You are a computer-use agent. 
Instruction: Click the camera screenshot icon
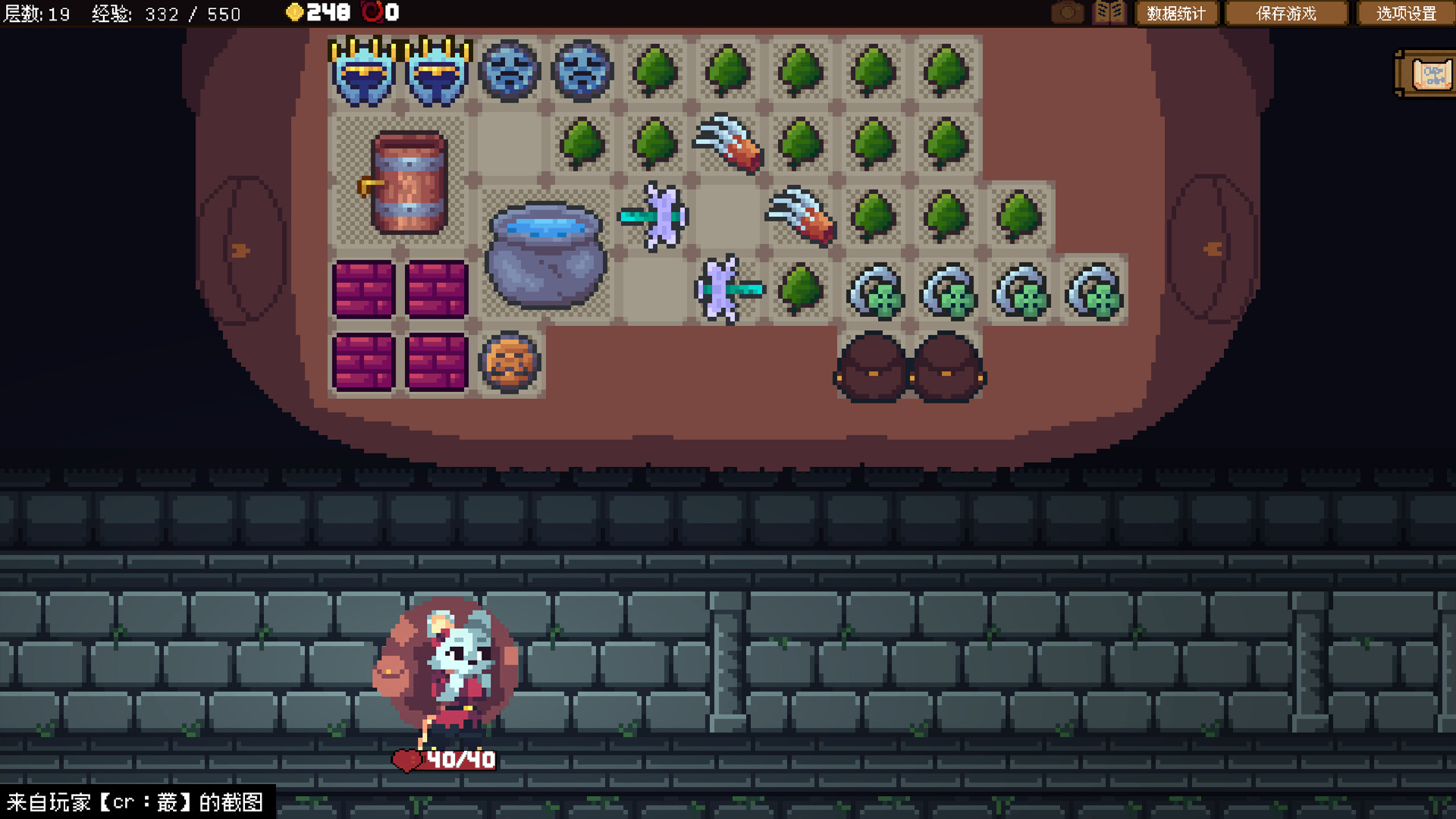click(1067, 13)
